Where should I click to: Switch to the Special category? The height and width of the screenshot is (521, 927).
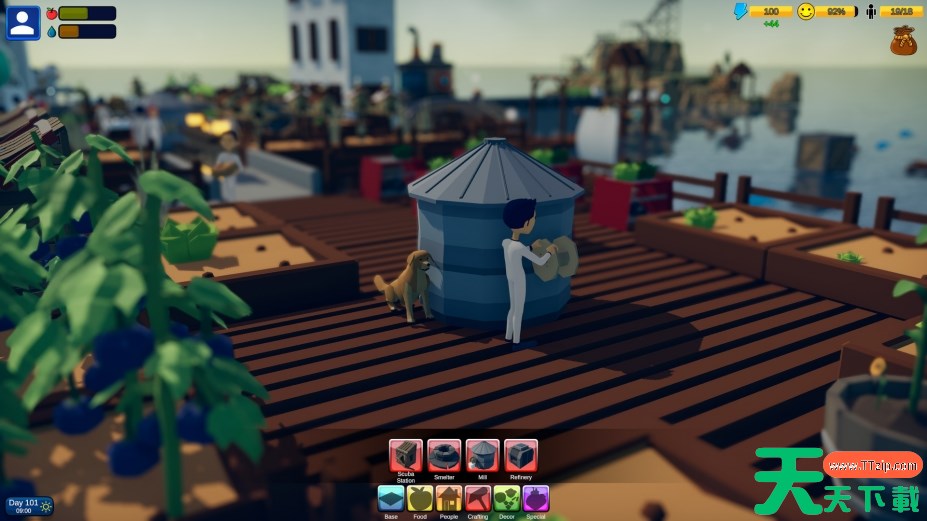[x=536, y=498]
